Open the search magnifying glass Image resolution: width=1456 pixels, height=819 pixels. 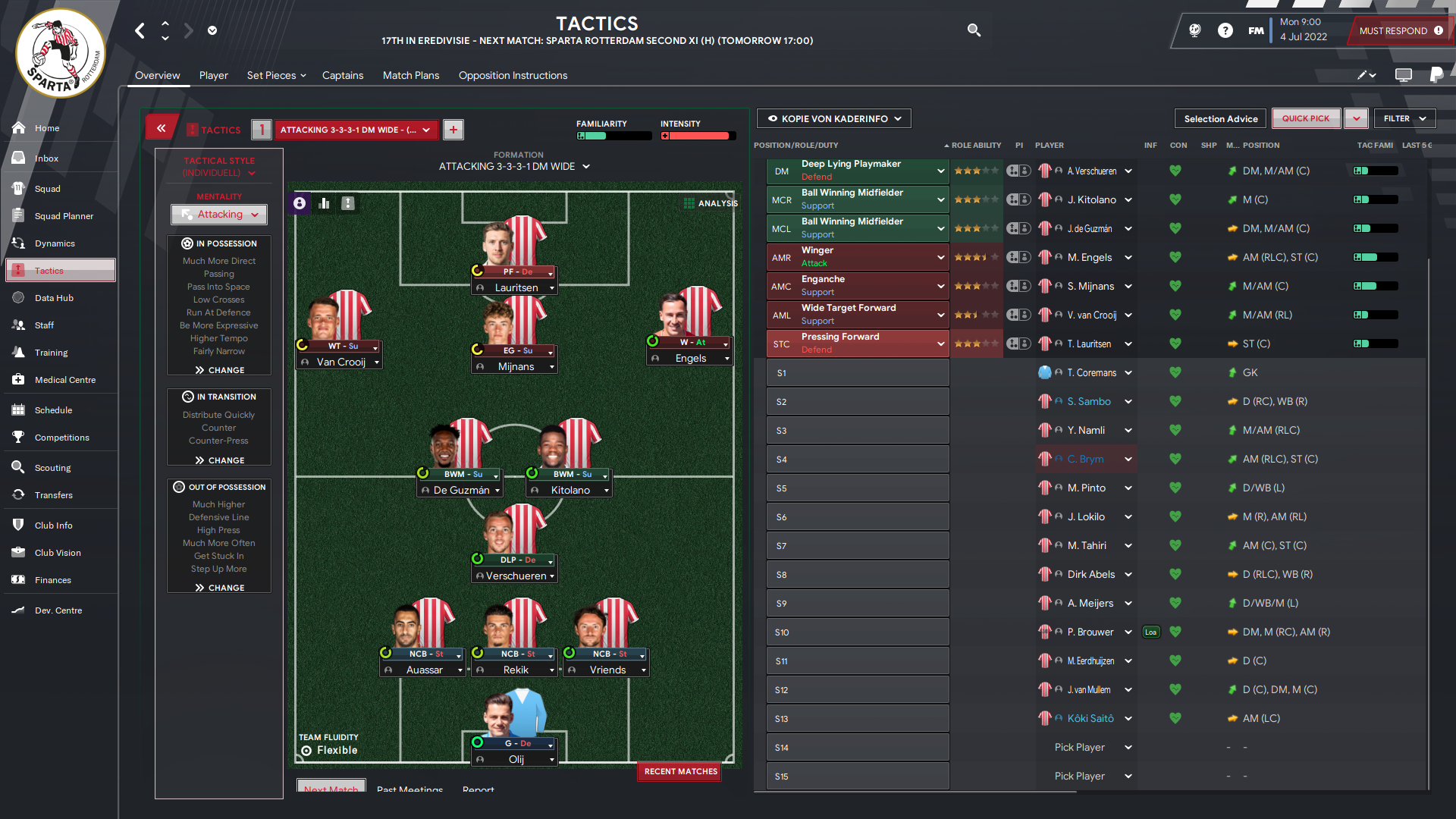pyautogui.click(x=974, y=30)
